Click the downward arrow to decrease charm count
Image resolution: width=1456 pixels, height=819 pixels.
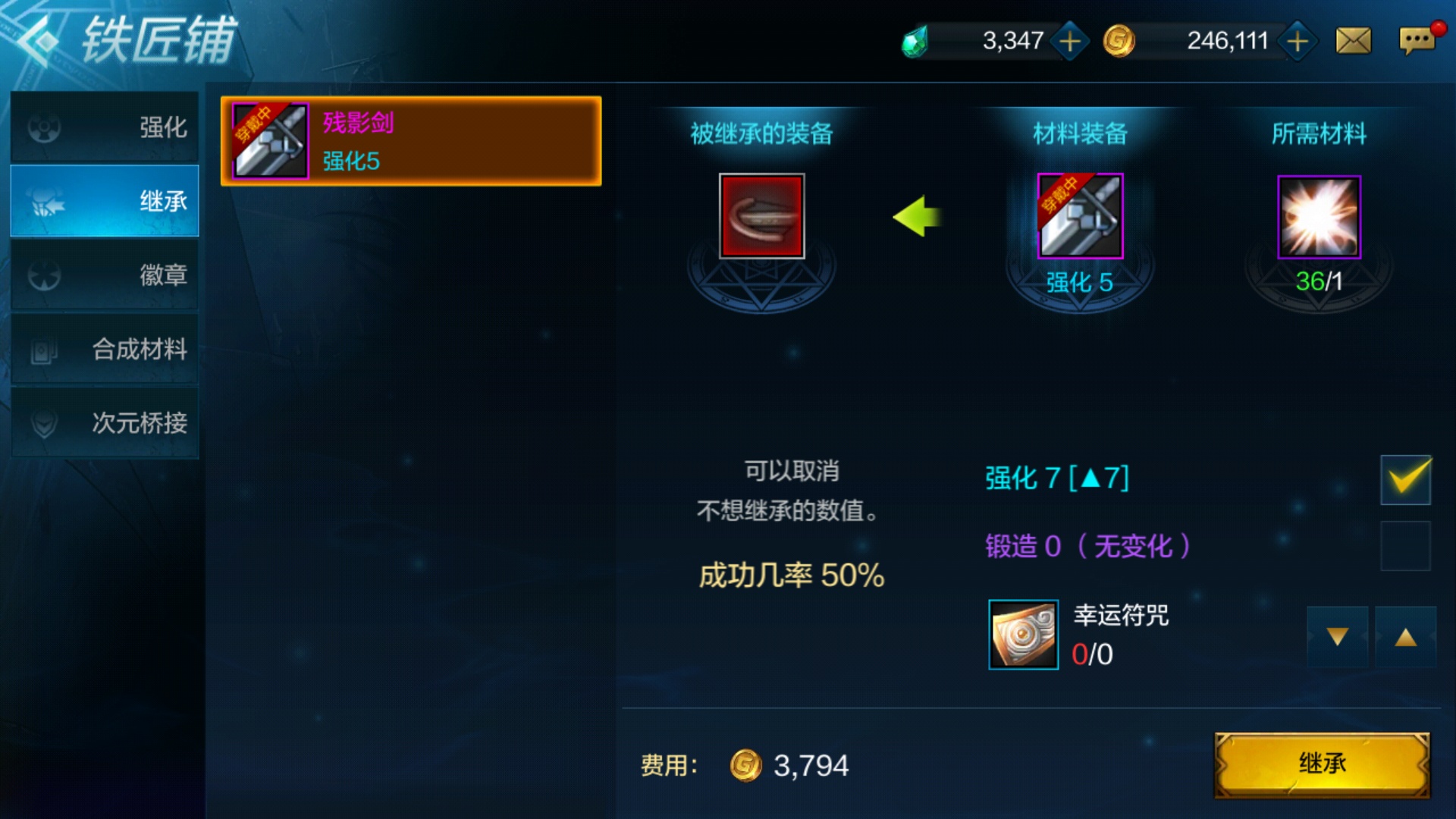coord(1338,637)
